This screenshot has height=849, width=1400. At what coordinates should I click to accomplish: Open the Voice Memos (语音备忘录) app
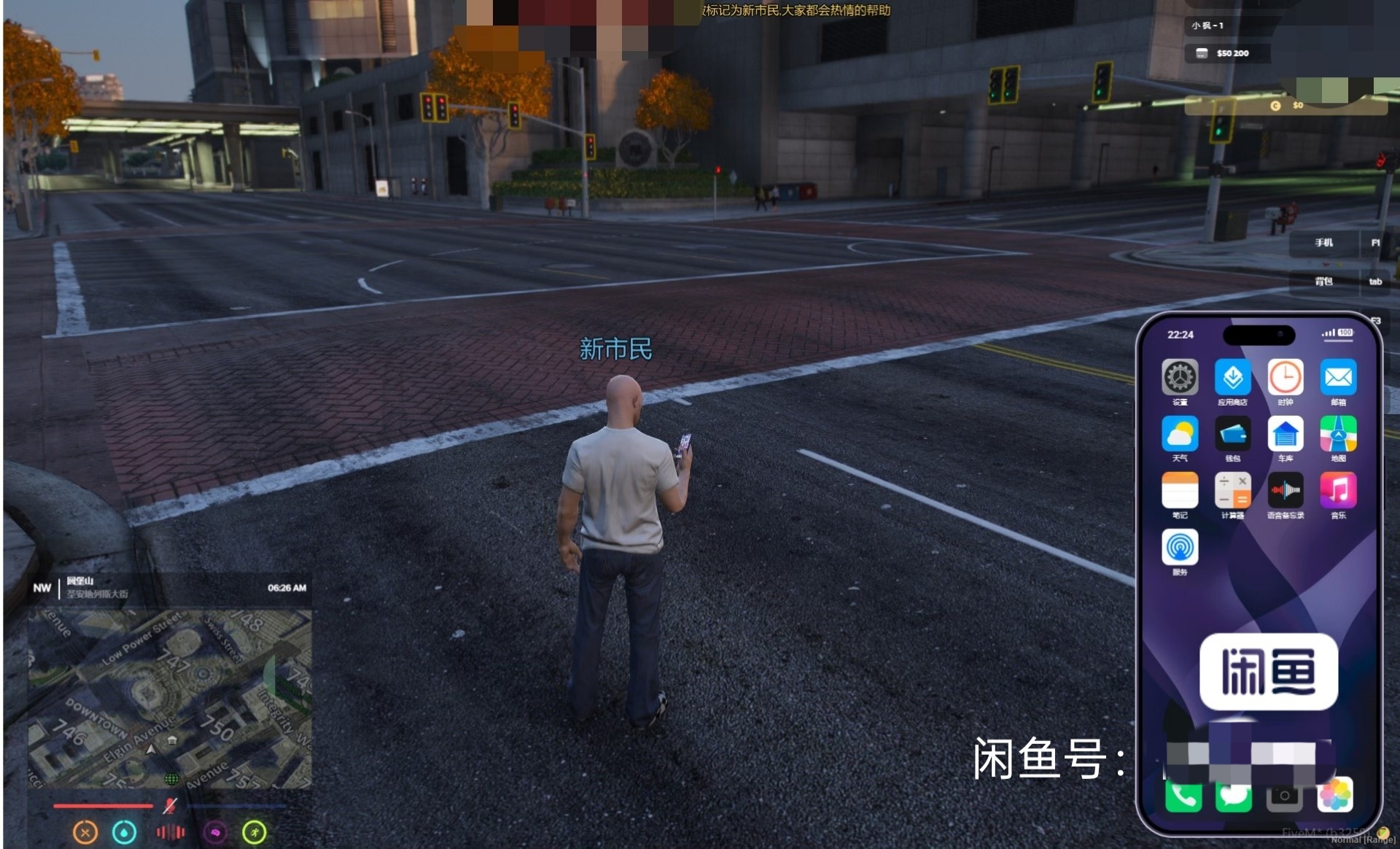tap(1285, 491)
